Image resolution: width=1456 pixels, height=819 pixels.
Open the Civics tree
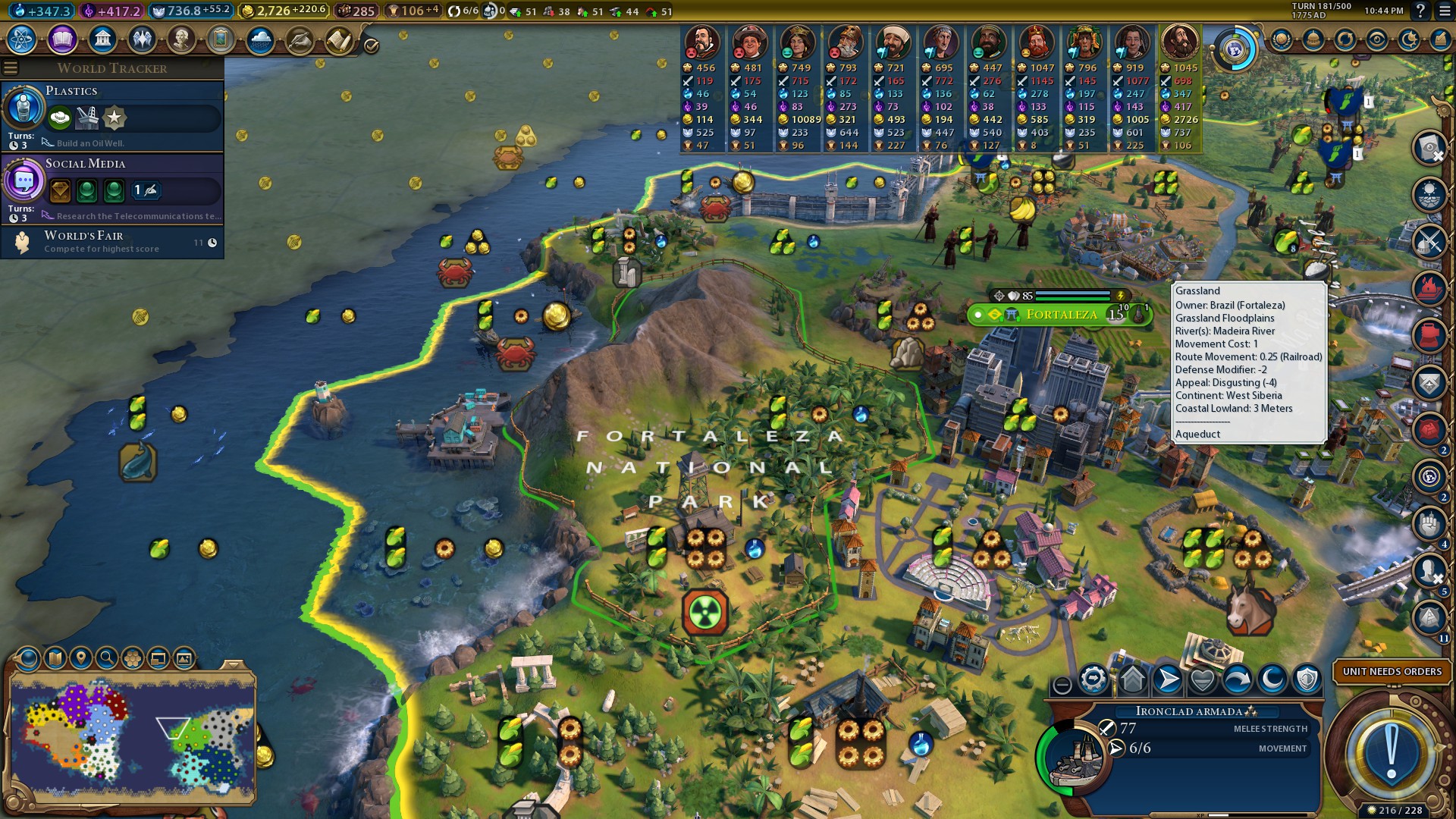(61, 39)
